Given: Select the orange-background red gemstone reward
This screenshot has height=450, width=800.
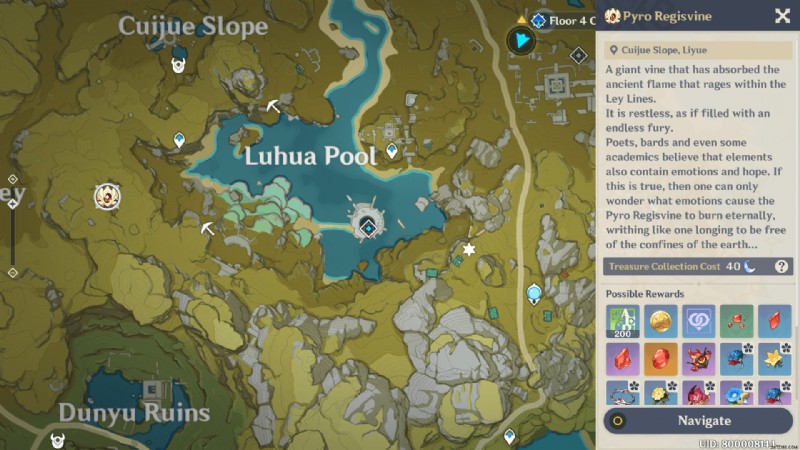Looking at the screenshot, I should tap(660, 358).
